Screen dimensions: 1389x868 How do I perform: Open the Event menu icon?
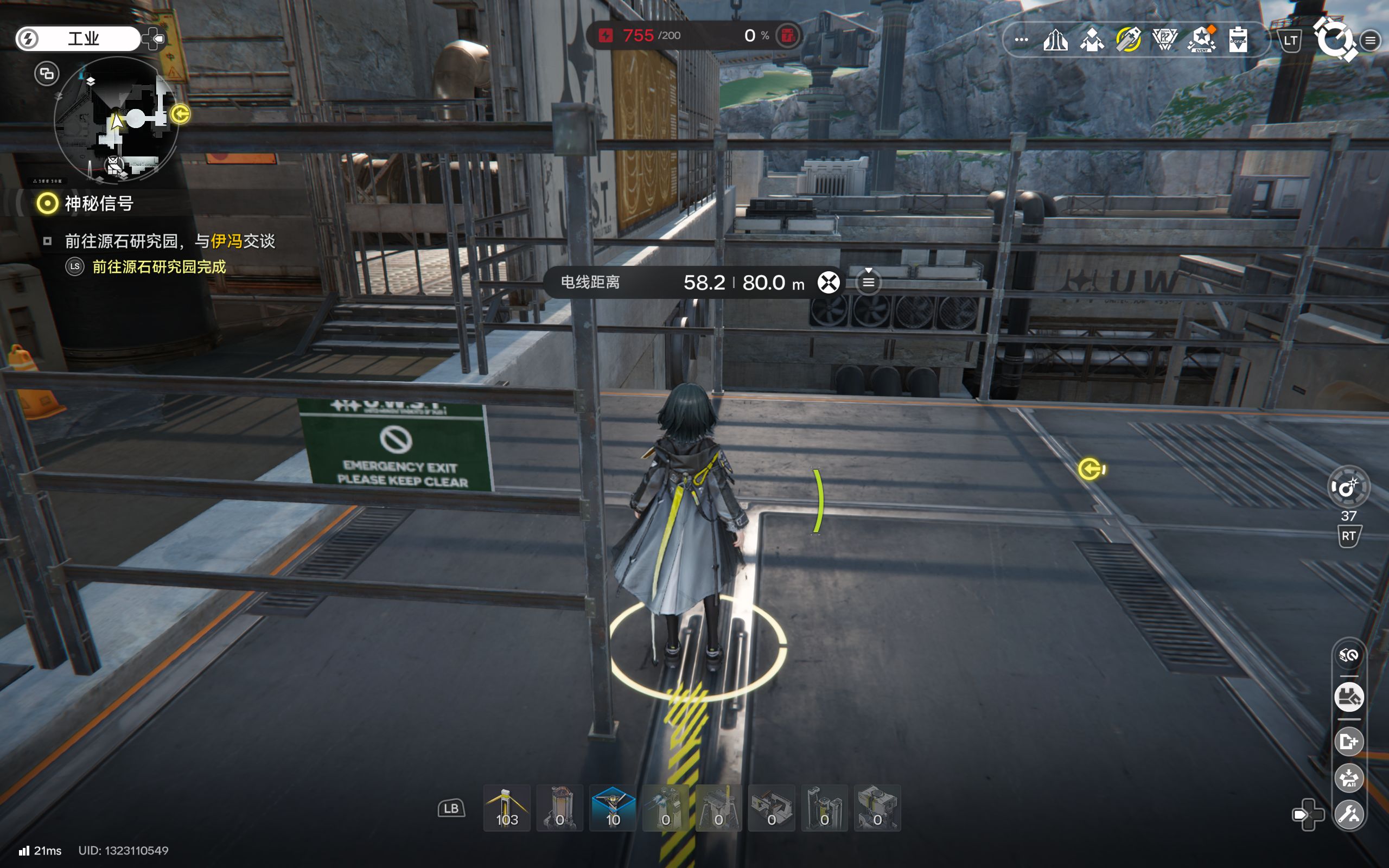click(1201, 40)
